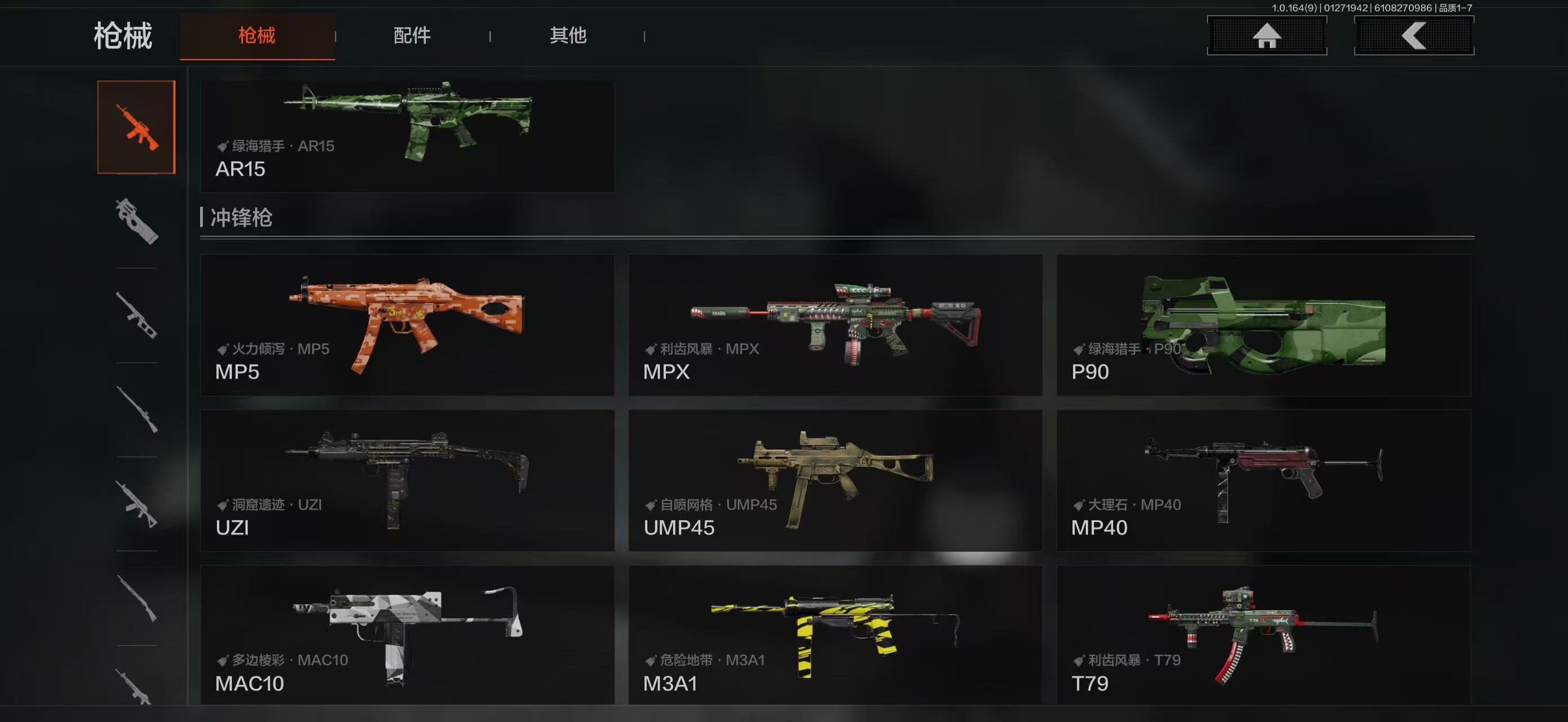Choose the T79 weapon card
Image resolution: width=1568 pixels, height=722 pixels.
click(1264, 635)
